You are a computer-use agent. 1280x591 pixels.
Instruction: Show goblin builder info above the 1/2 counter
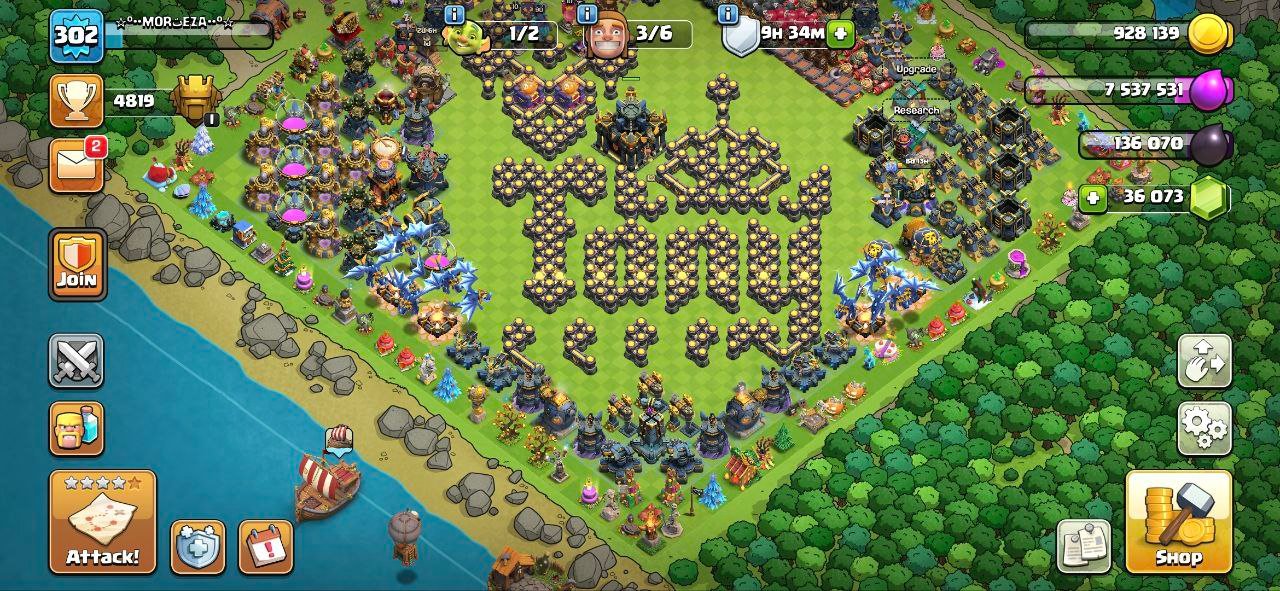point(453,13)
